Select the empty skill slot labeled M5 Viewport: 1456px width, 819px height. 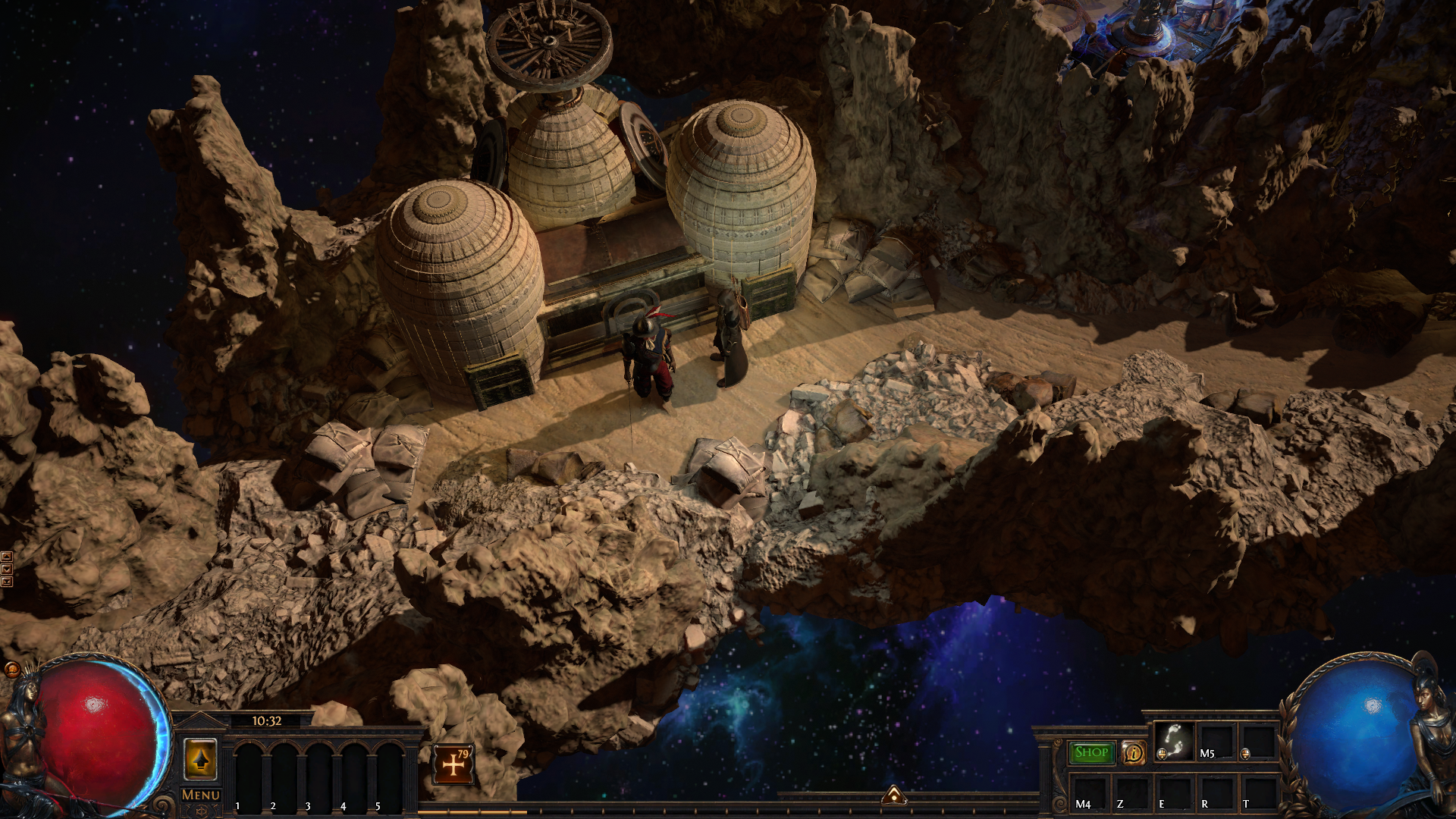tap(1216, 741)
